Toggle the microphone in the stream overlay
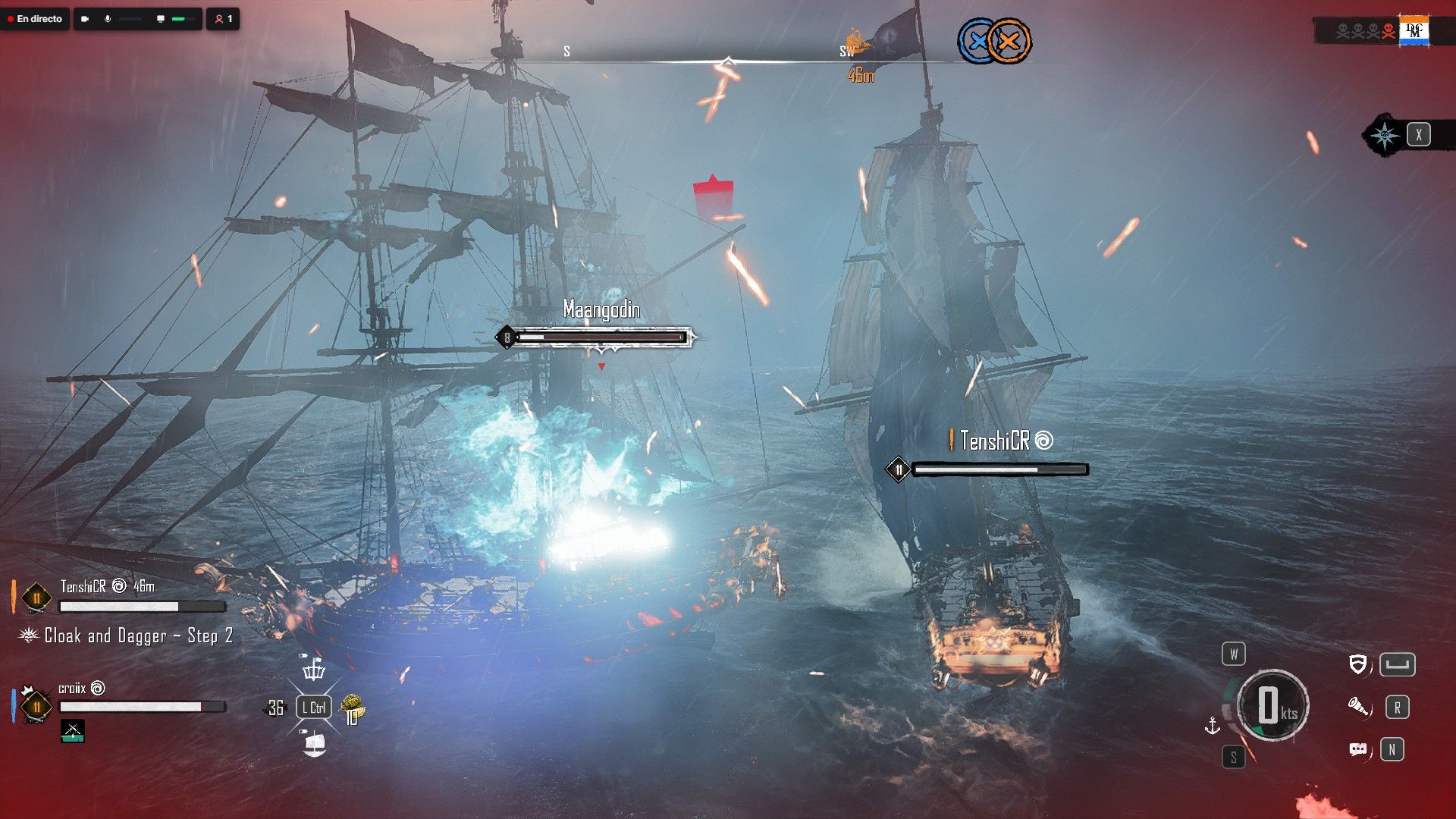1456x819 pixels. tap(108, 19)
